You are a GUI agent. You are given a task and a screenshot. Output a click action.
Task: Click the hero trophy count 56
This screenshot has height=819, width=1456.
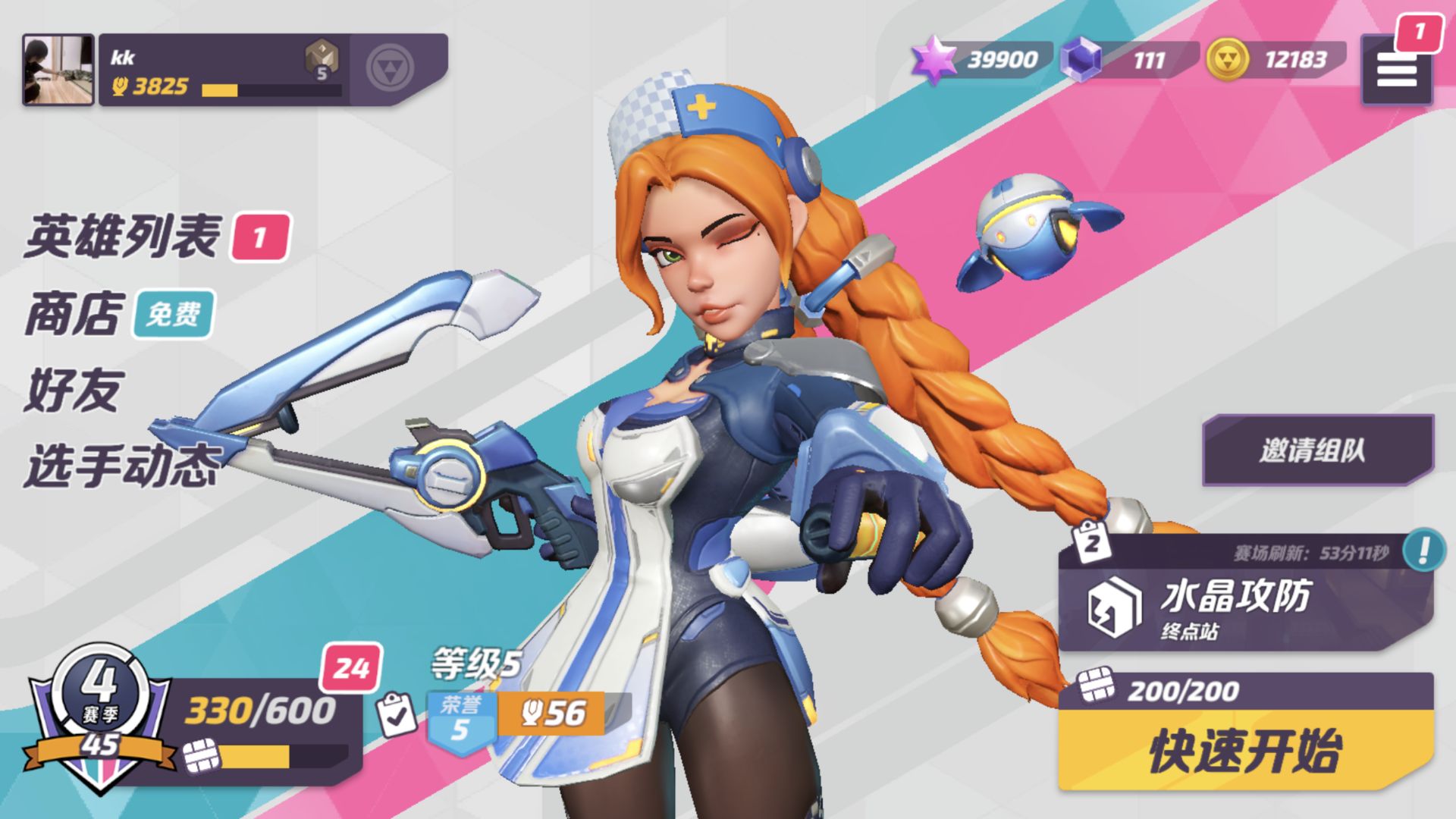tap(554, 714)
